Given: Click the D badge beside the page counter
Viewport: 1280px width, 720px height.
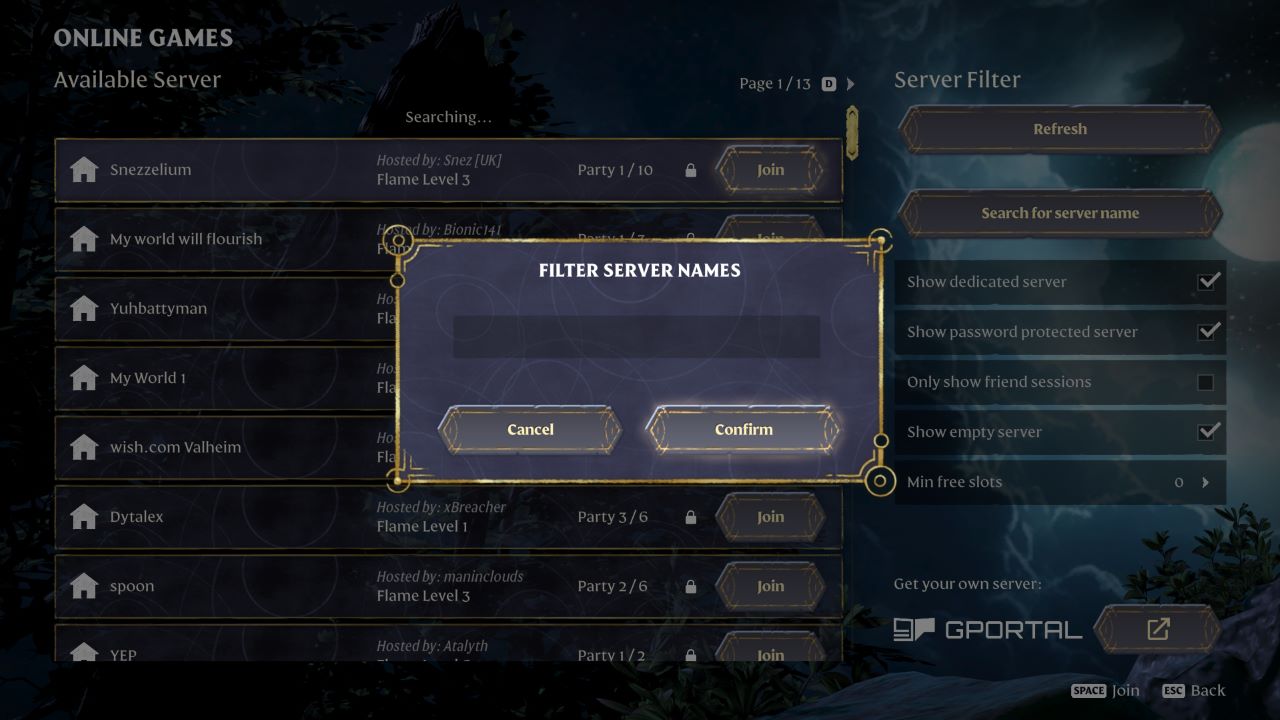Looking at the screenshot, I should (827, 83).
